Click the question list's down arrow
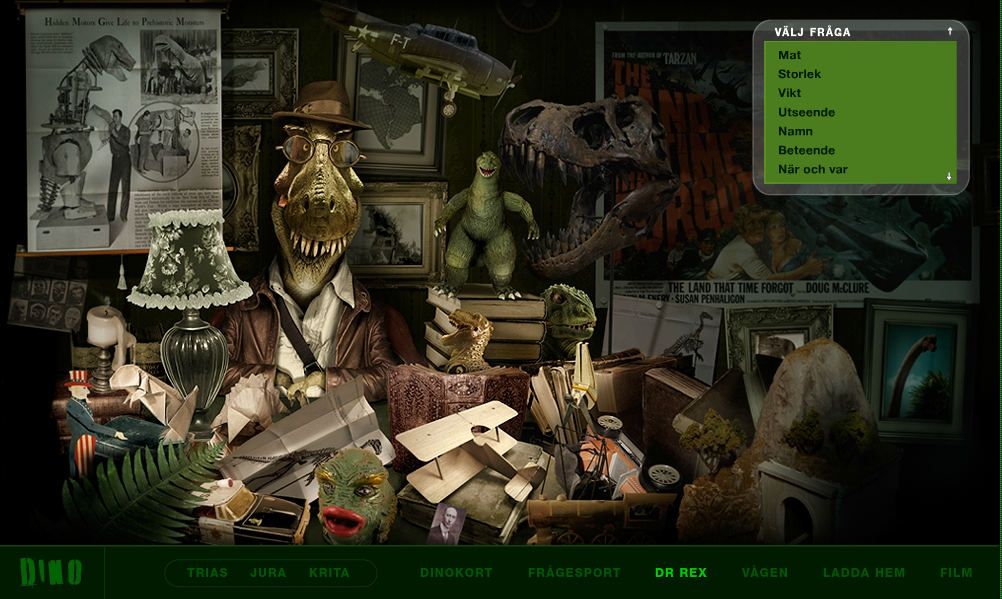 pyautogui.click(x=950, y=176)
